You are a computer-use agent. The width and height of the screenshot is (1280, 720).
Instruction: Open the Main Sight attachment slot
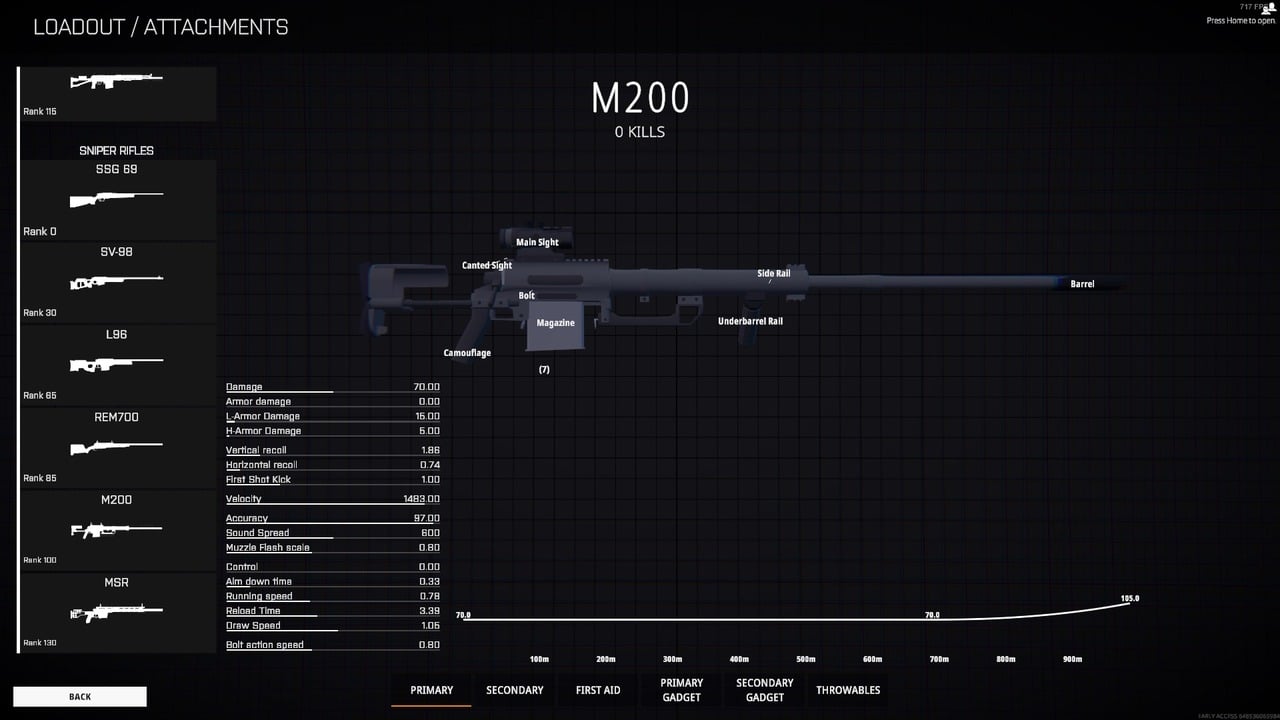point(537,242)
